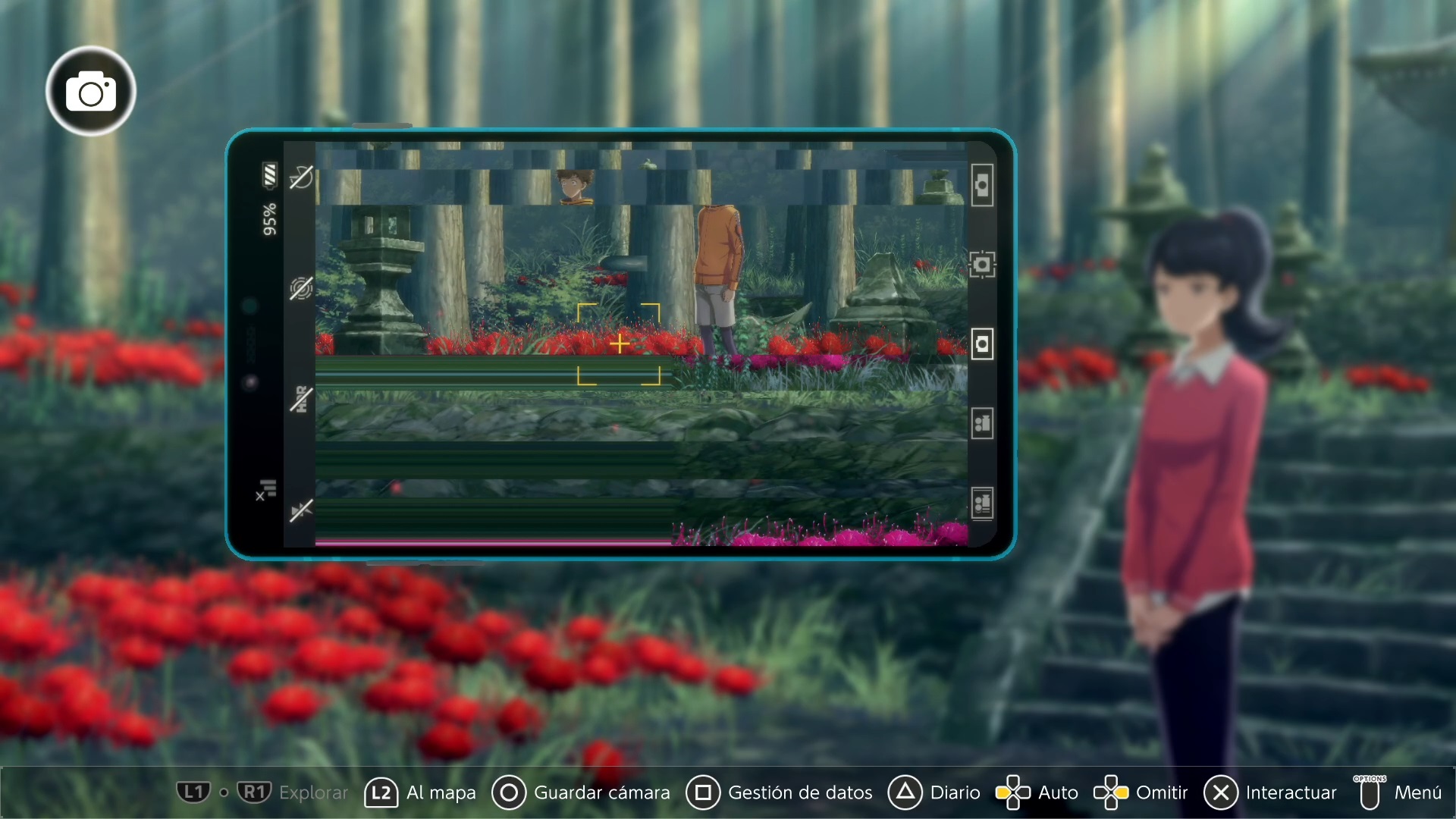Switch to the video camera mode icon

click(x=982, y=423)
